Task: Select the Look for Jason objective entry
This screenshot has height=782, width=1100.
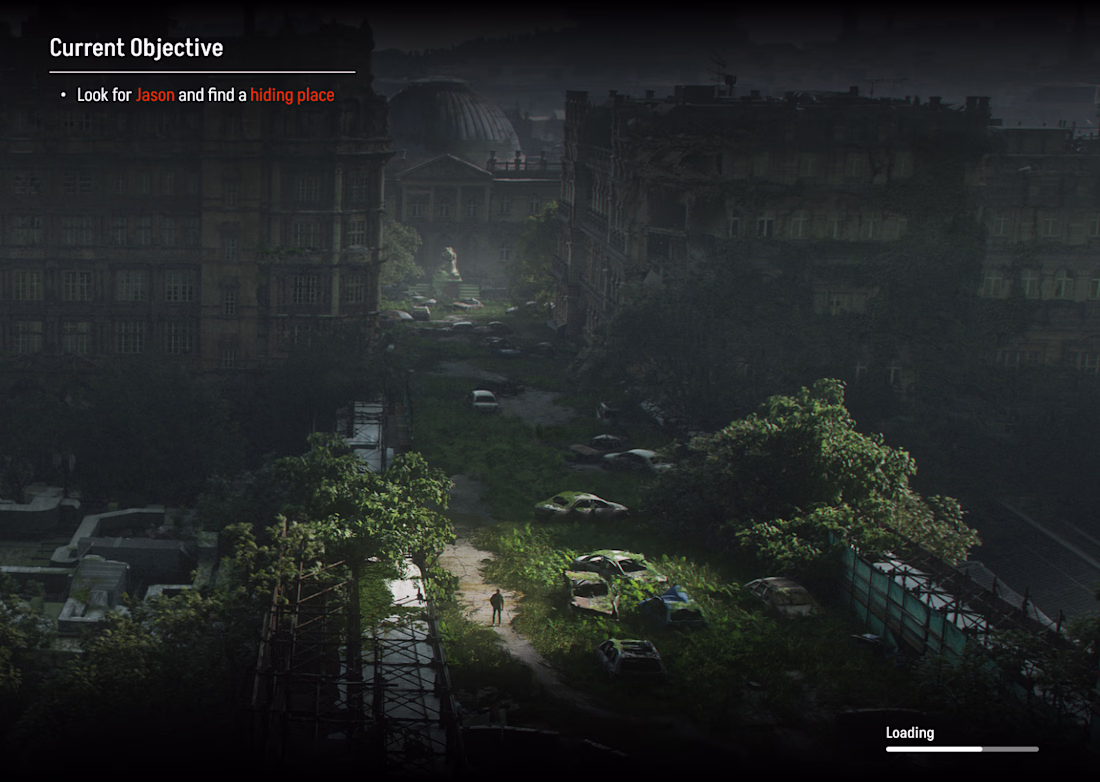Action: pos(205,95)
